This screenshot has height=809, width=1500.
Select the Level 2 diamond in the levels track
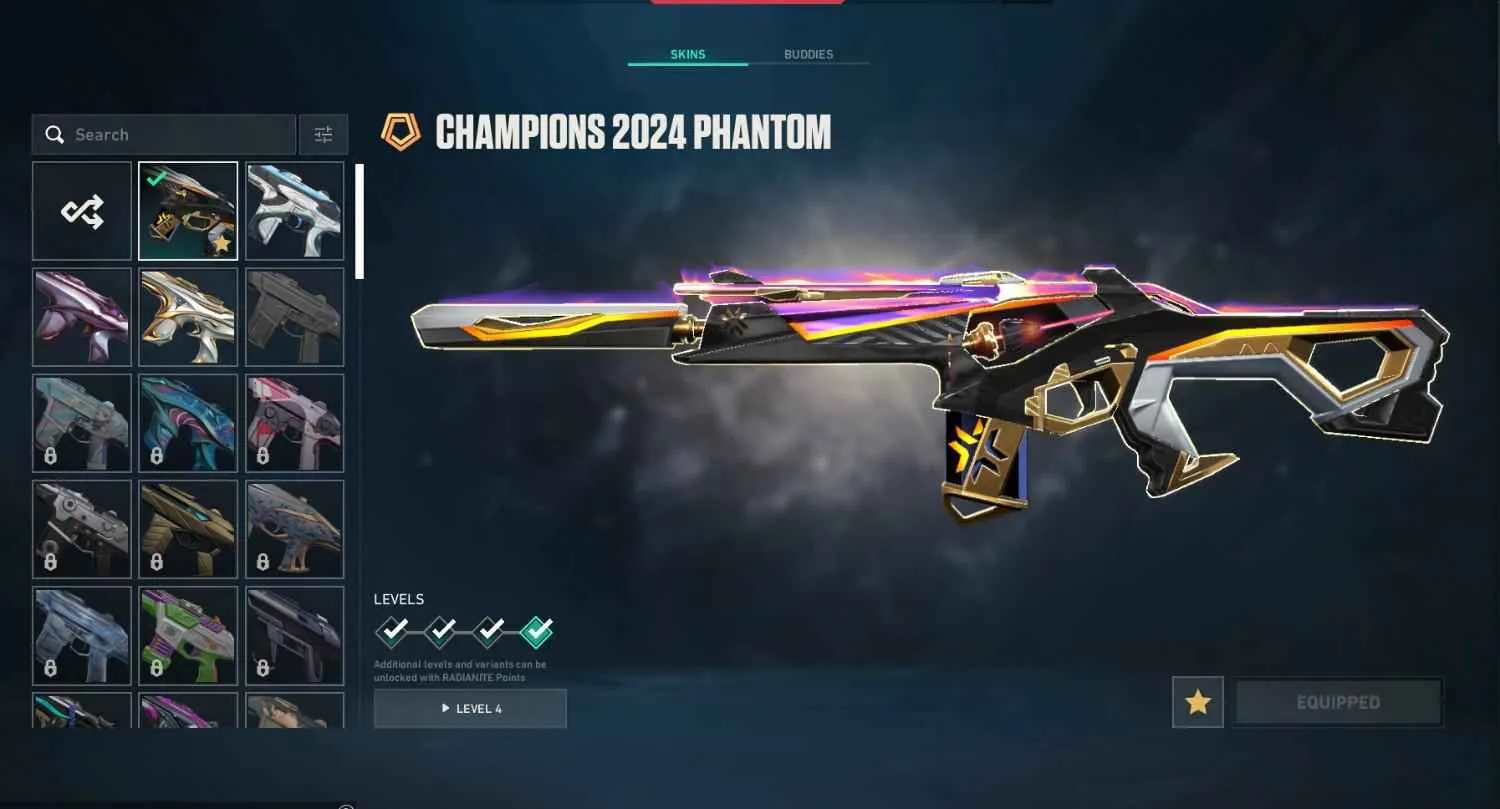pyautogui.click(x=440, y=632)
